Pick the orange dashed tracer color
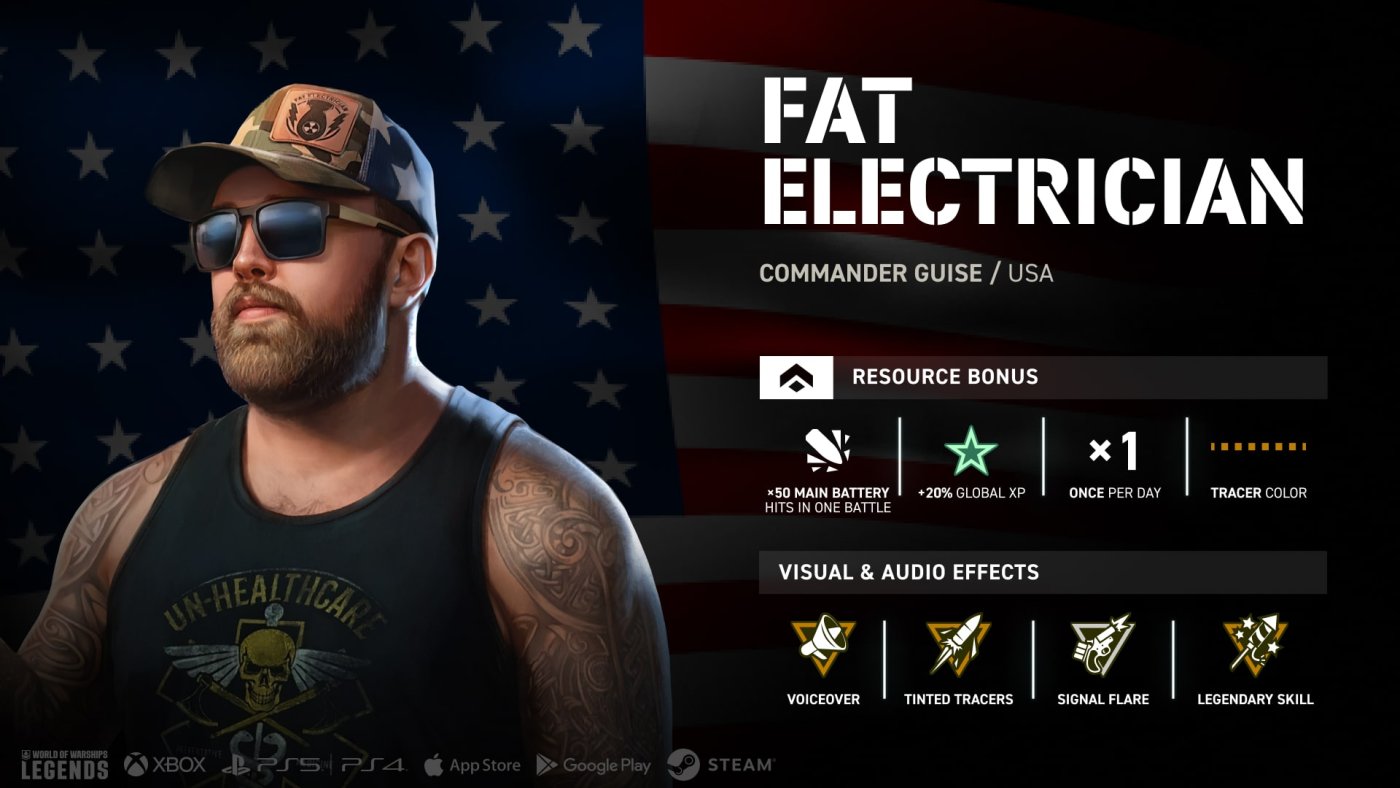The image size is (1400, 788). 1258,446
